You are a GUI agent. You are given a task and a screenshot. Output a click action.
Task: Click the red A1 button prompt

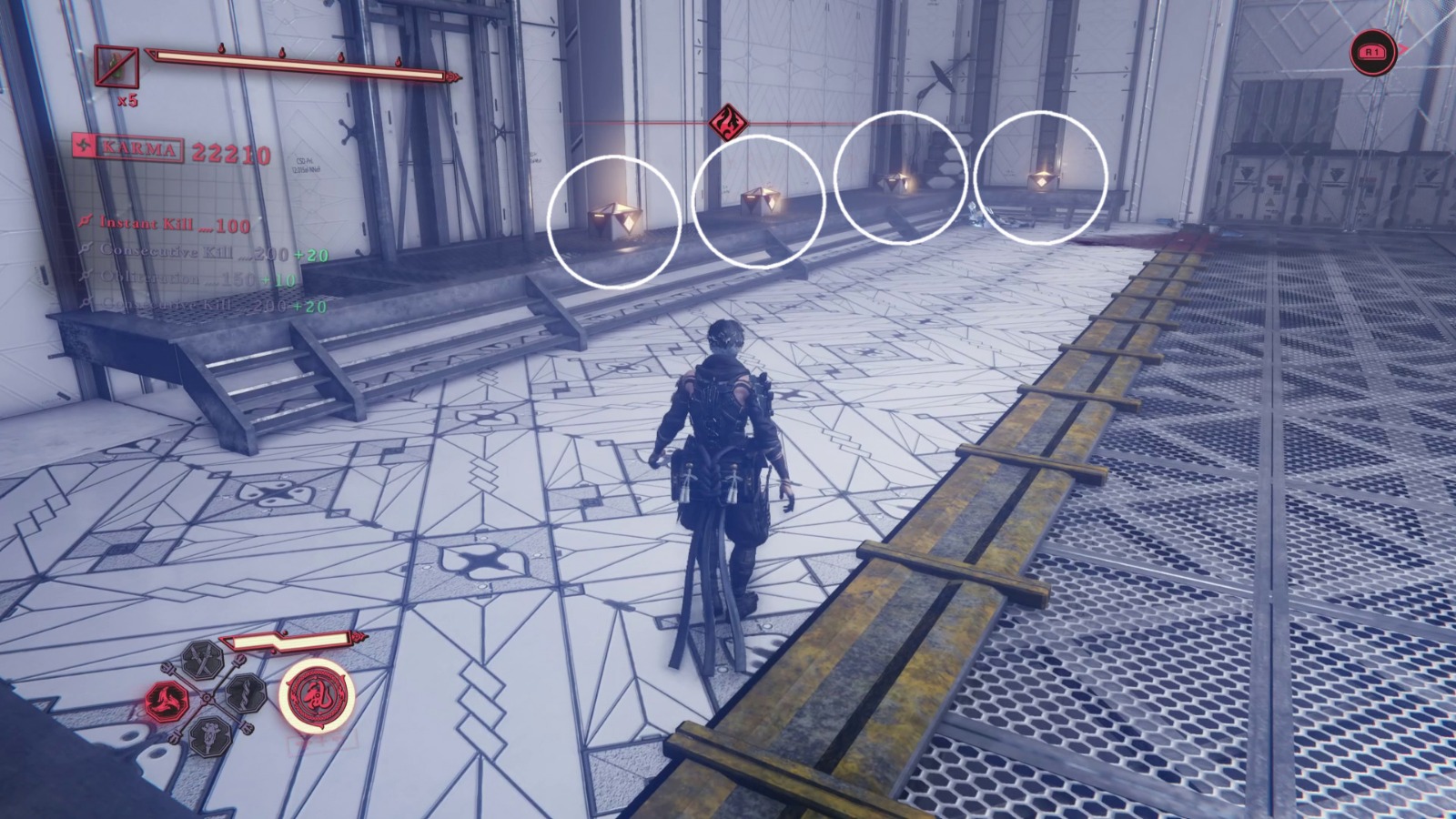coord(1374,55)
